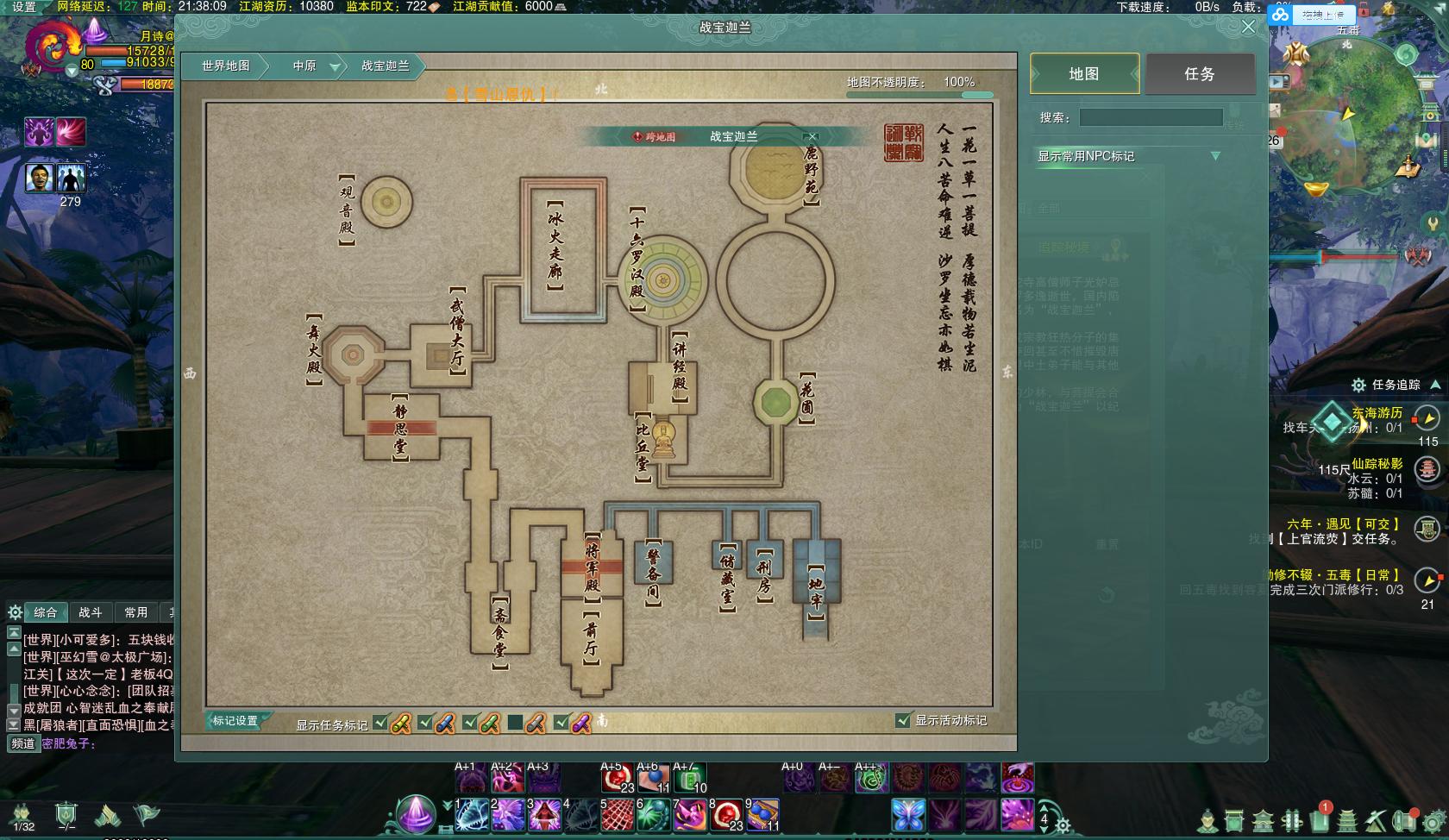The image size is (1449, 840).
Task: Open 标记设置 marker settings
Action: pyautogui.click(x=235, y=721)
